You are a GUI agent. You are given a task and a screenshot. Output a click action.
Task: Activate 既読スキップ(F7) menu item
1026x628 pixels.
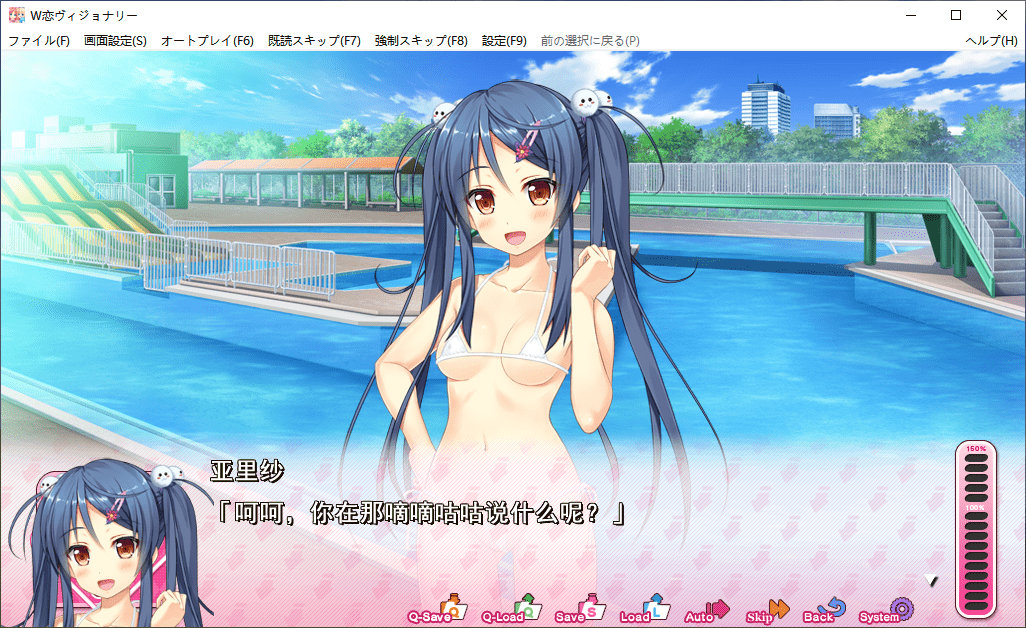click(x=314, y=41)
